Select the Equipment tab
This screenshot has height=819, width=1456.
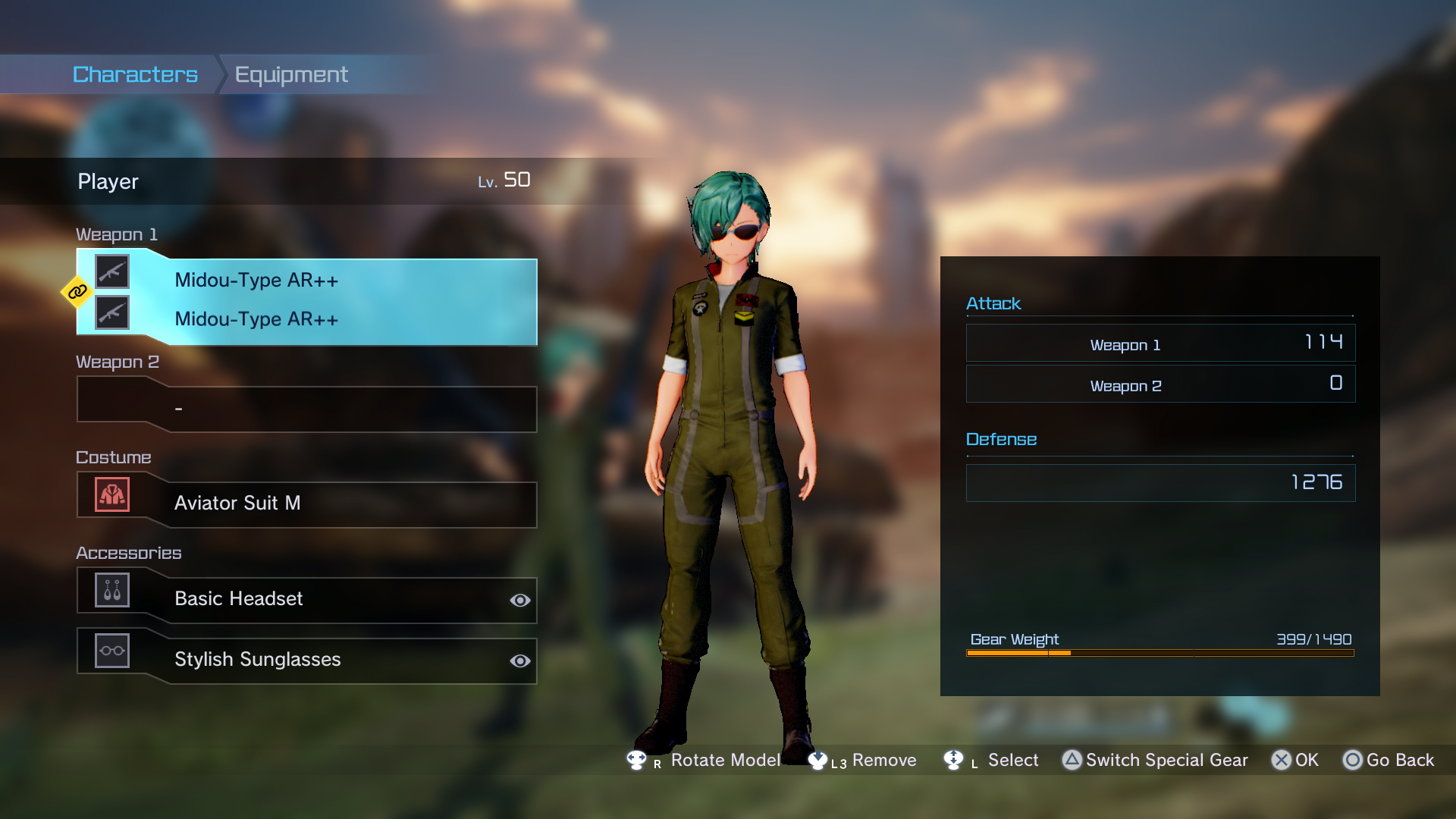point(291,74)
